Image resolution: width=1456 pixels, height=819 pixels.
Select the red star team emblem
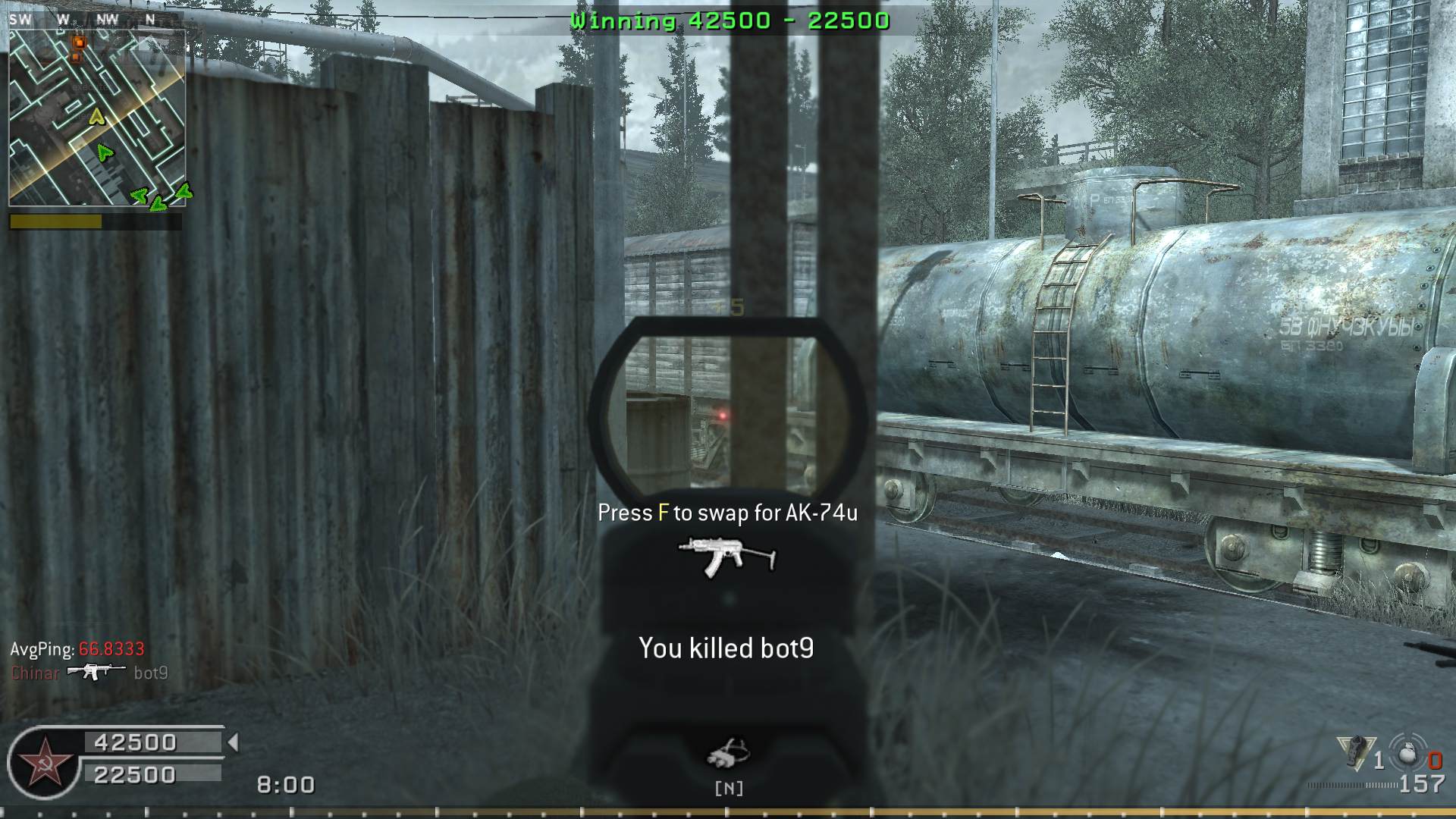pyautogui.click(x=44, y=762)
